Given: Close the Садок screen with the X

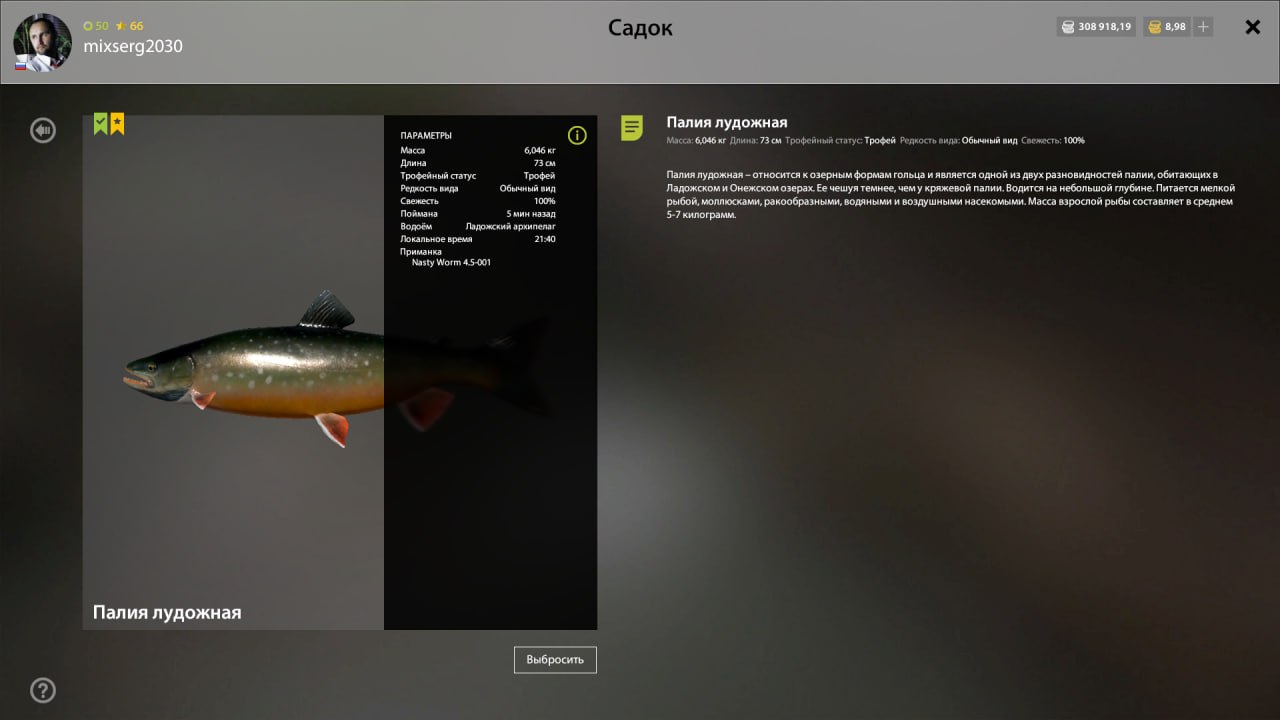Looking at the screenshot, I should click(x=1252, y=27).
